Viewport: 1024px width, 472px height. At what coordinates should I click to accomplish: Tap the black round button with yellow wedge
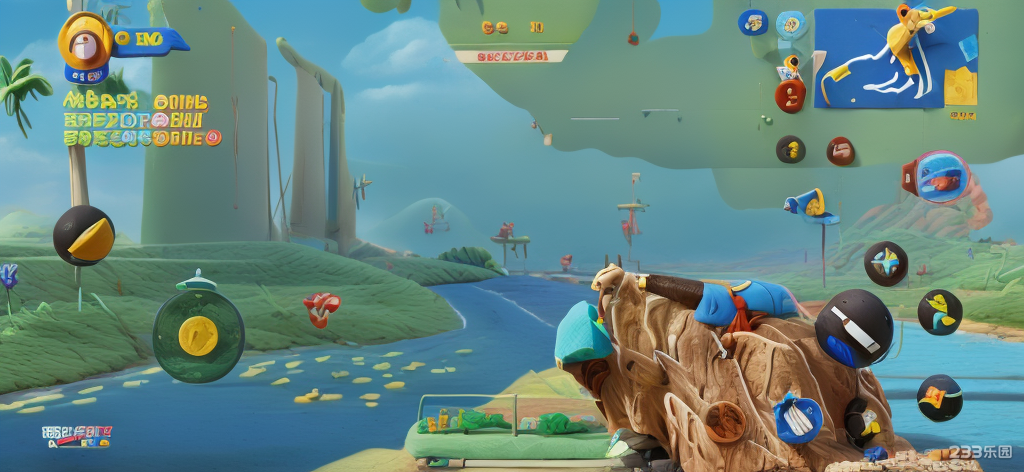click(x=83, y=236)
